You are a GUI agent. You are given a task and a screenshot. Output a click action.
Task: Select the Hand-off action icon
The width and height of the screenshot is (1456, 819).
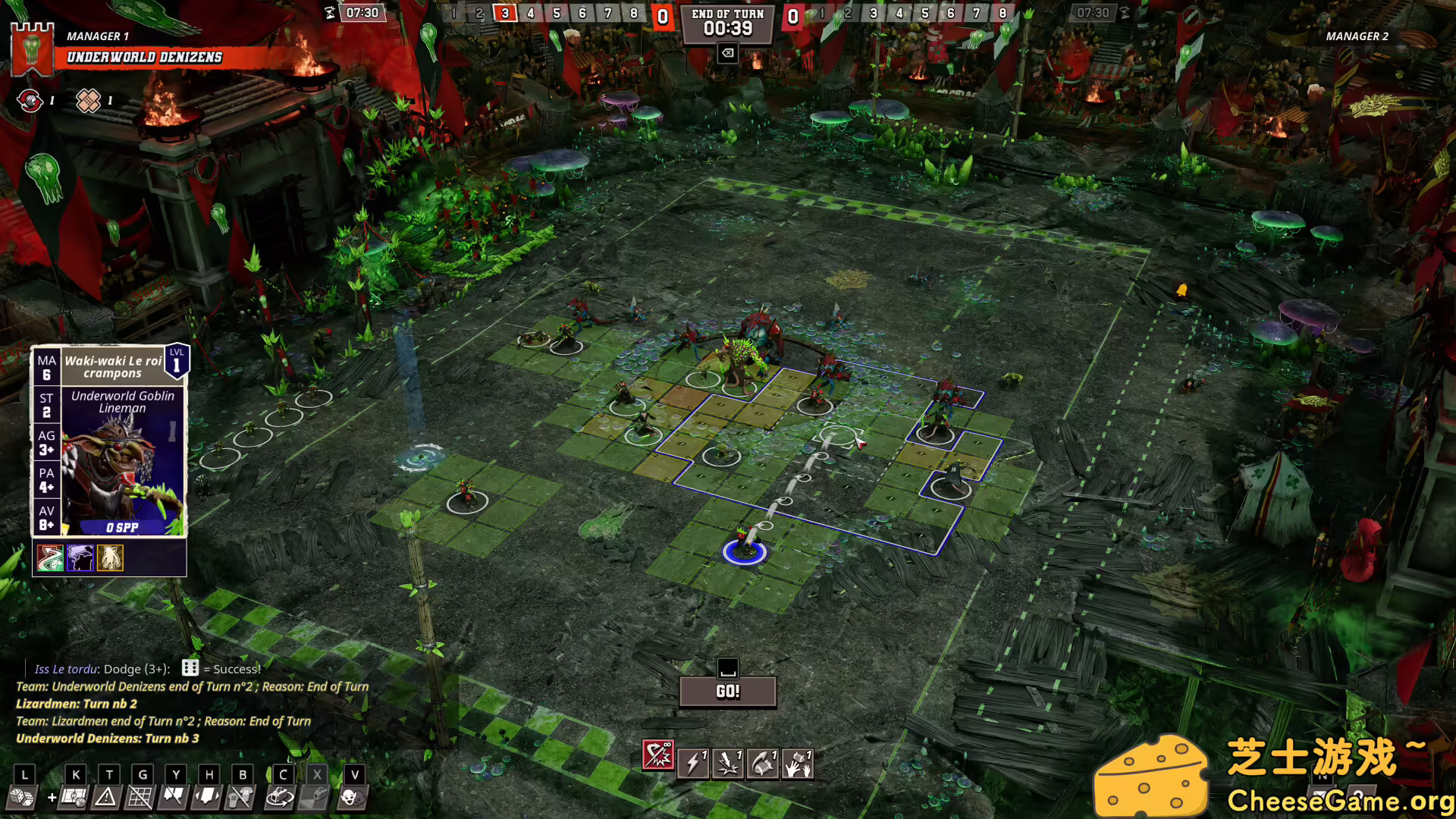click(799, 764)
